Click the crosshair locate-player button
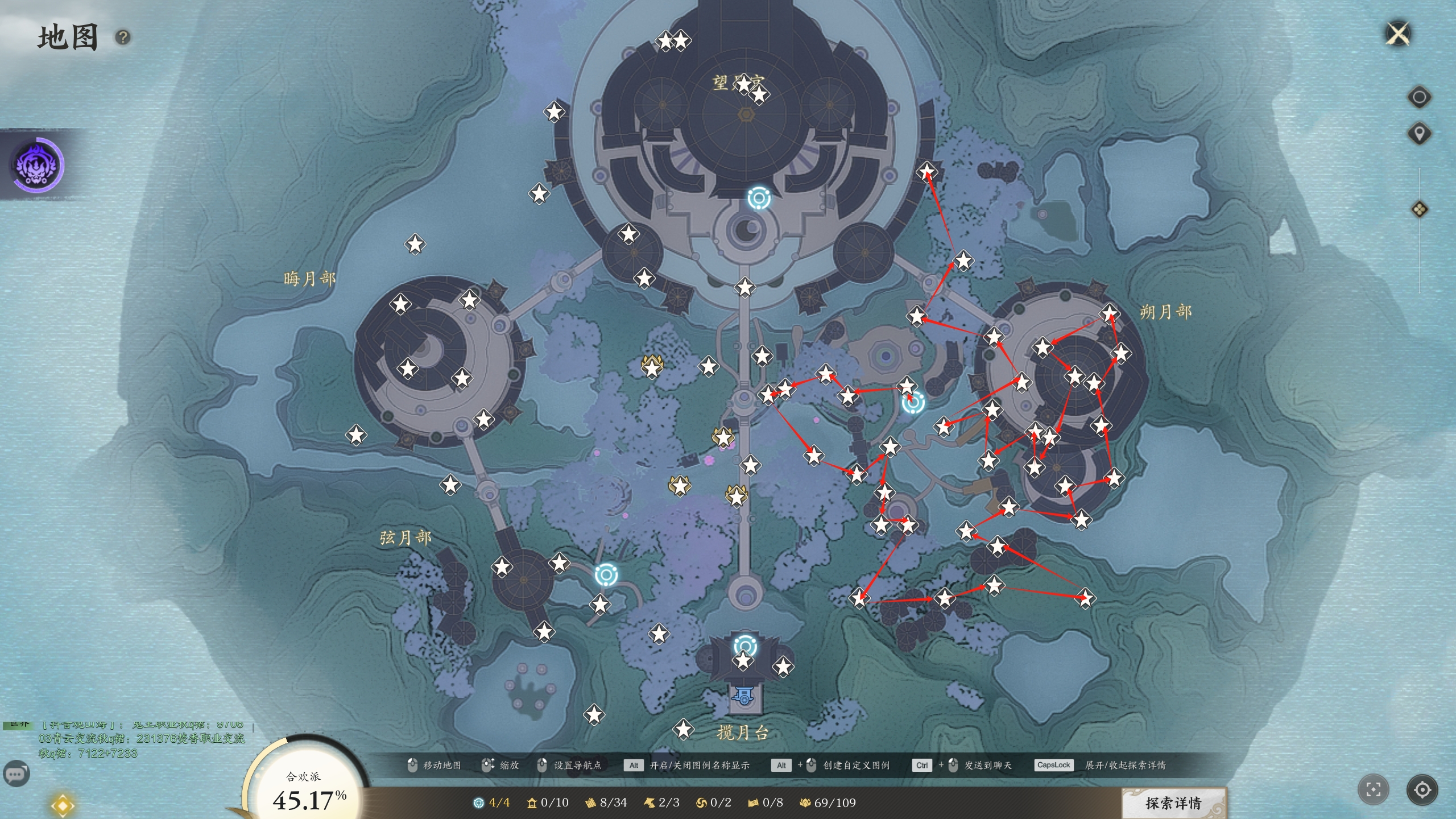1456x819 pixels. (1422, 789)
